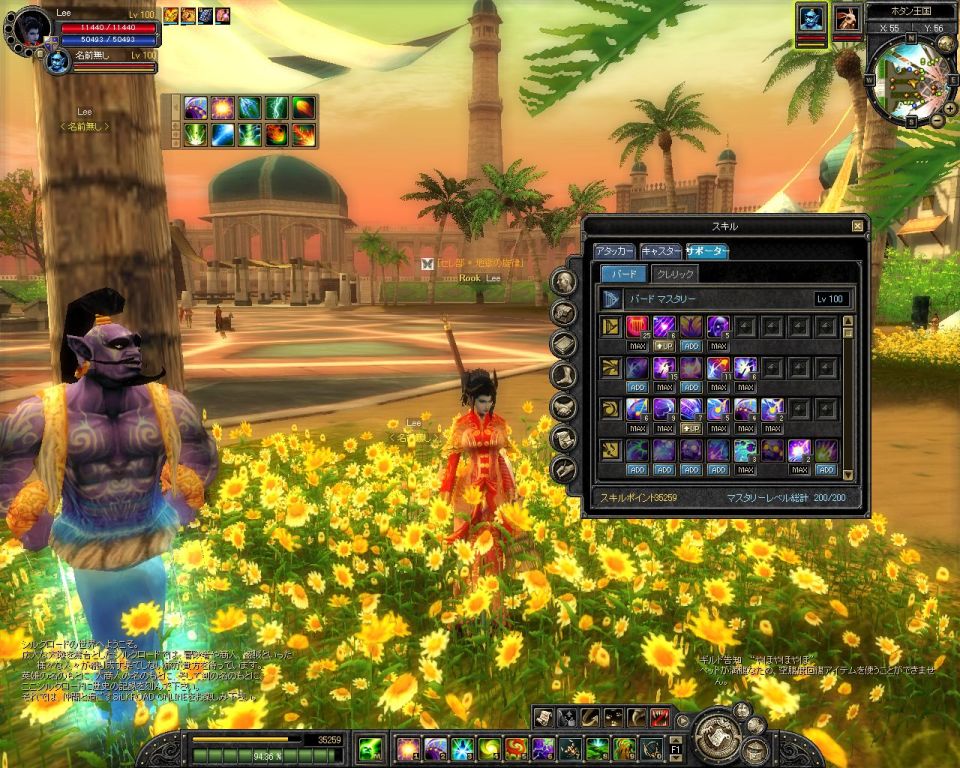960x768 pixels.
Task: Switch to the アタッカー tab
Action: point(613,251)
